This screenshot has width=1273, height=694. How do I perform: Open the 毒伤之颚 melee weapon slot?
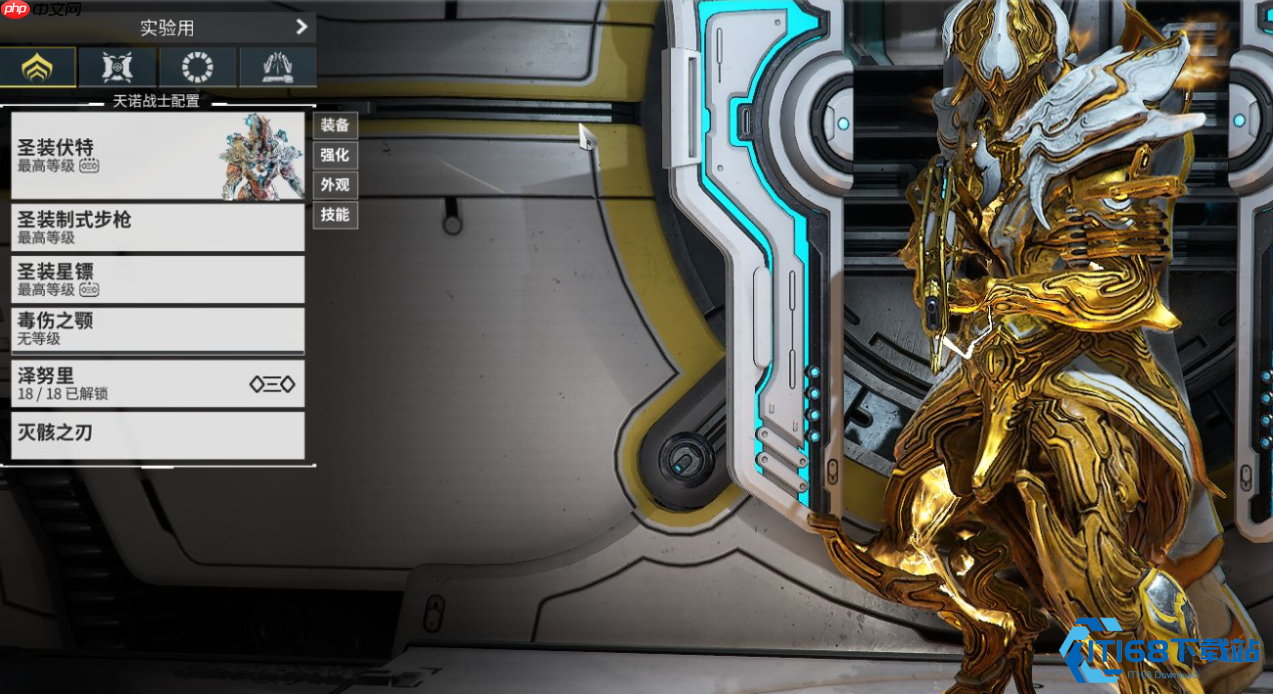click(x=157, y=329)
